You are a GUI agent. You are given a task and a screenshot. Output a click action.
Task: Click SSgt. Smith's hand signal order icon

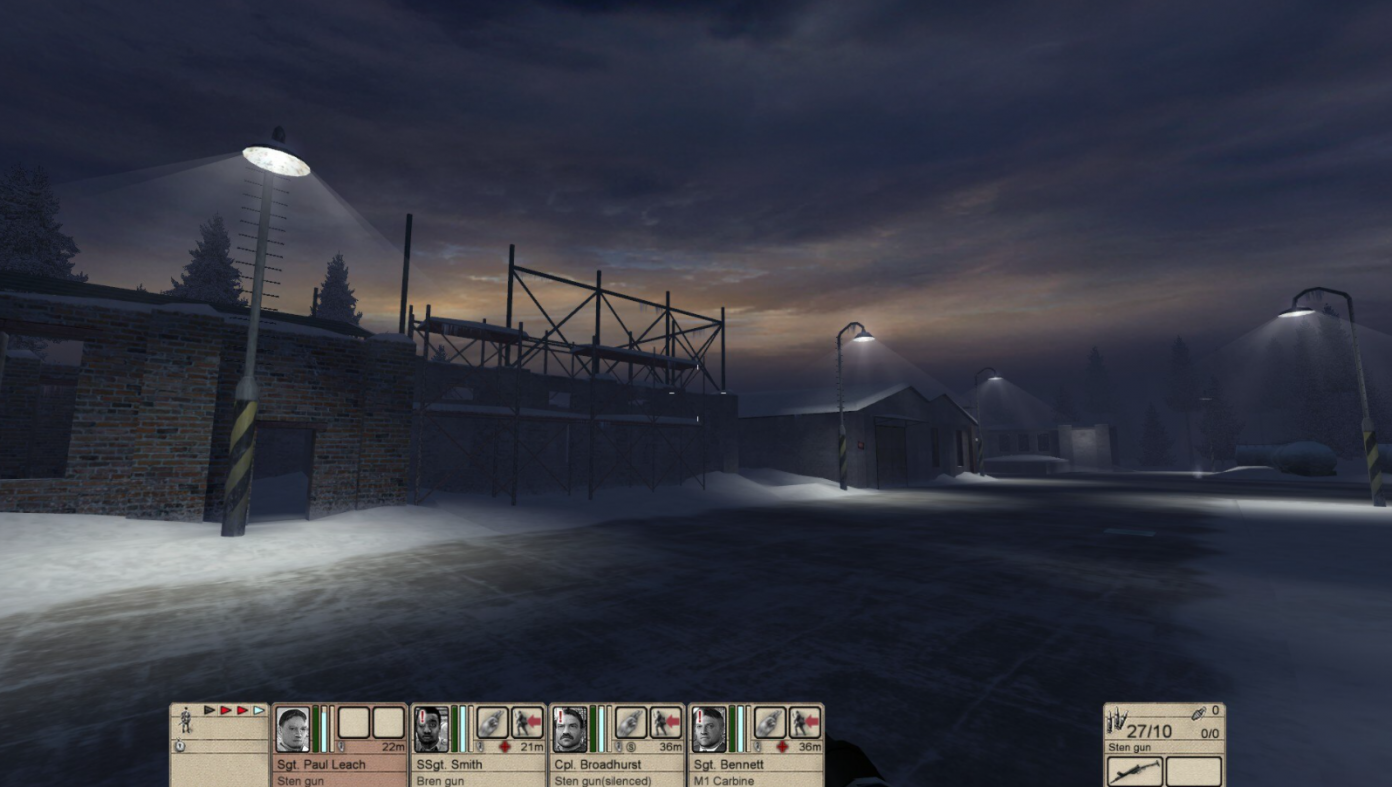(492, 722)
